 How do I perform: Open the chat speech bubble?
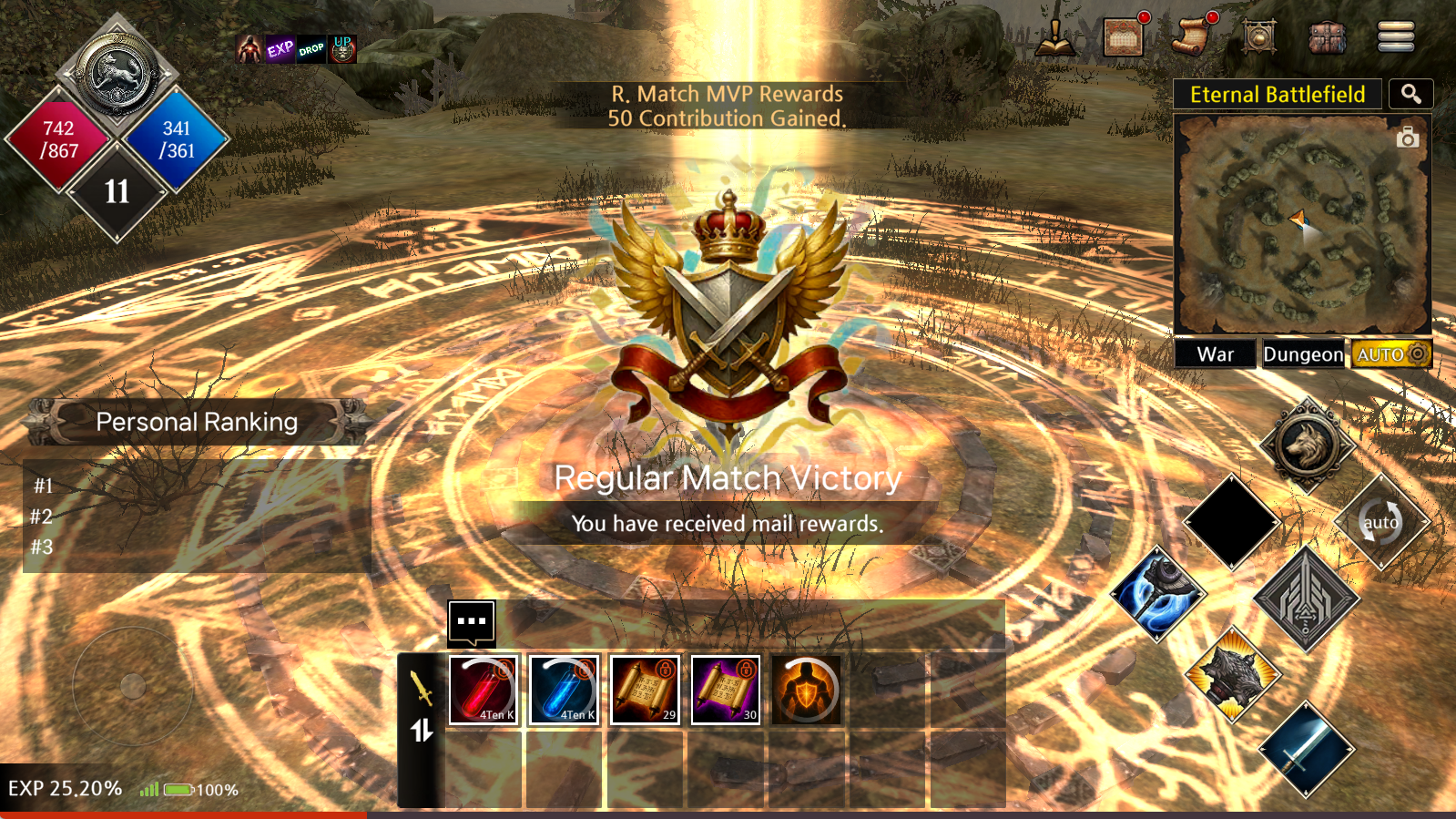tap(472, 622)
